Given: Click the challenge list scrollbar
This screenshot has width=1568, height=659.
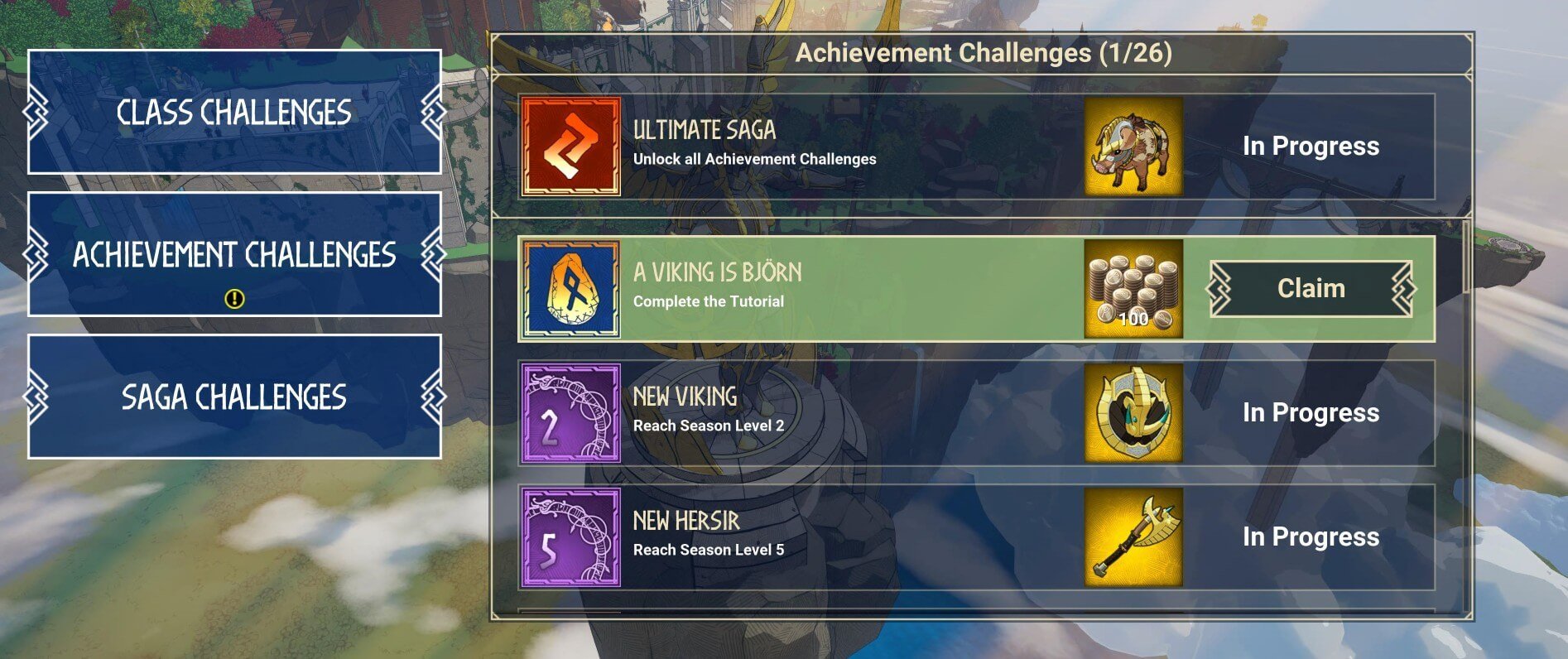Looking at the screenshot, I should coord(1466,257).
